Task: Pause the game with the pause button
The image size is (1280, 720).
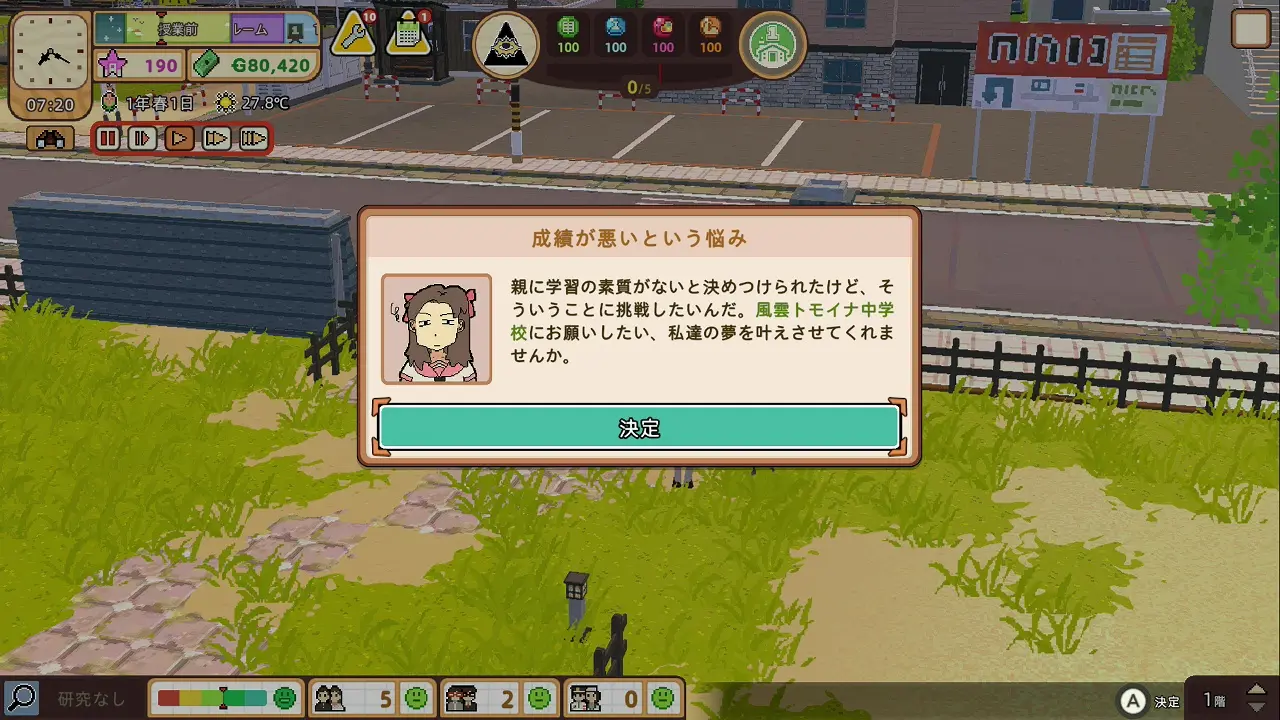Action: click(x=110, y=138)
